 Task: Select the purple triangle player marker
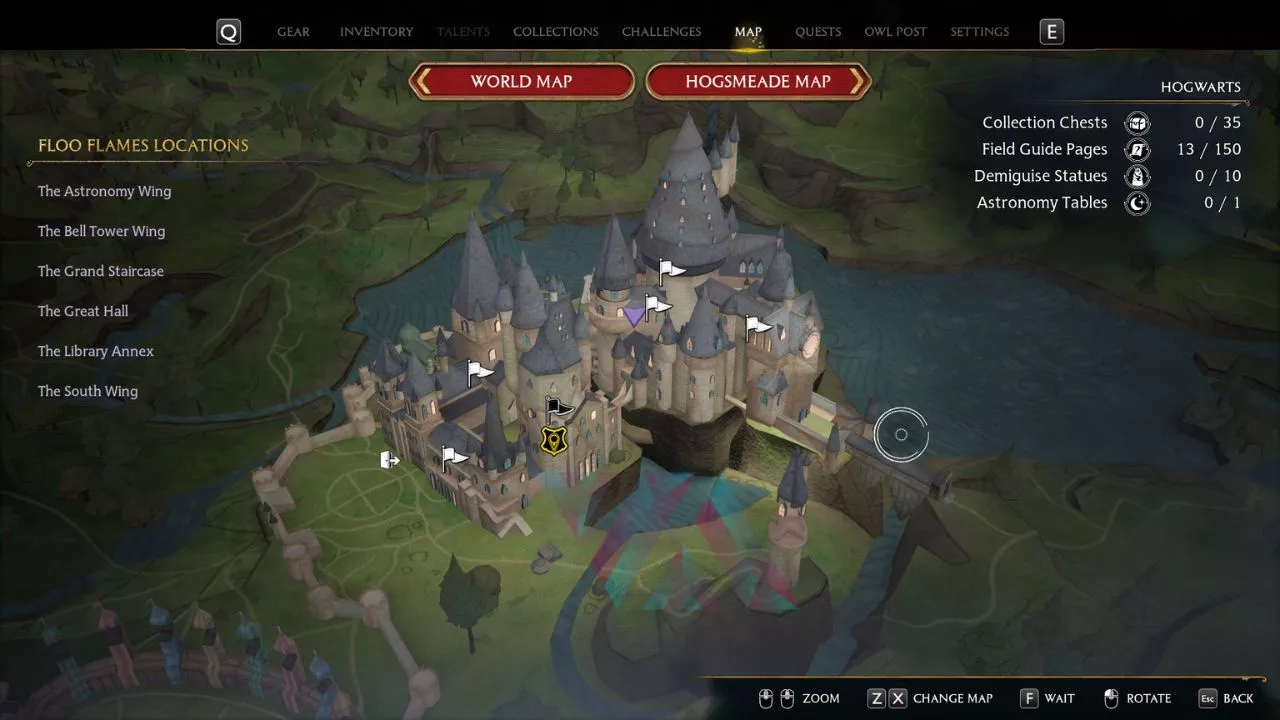point(634,317)
